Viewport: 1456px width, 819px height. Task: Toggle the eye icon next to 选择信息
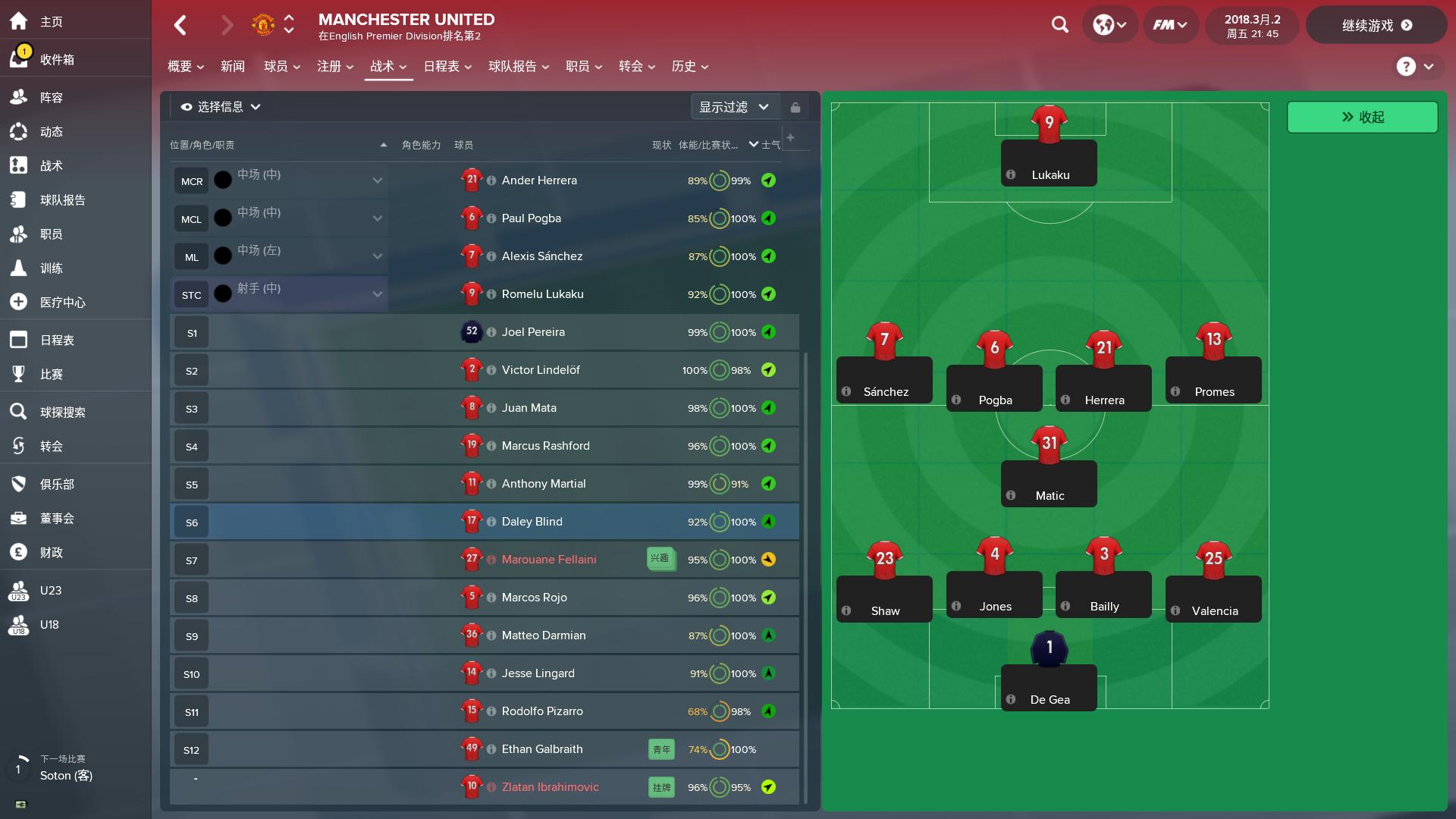click(186, 107)
